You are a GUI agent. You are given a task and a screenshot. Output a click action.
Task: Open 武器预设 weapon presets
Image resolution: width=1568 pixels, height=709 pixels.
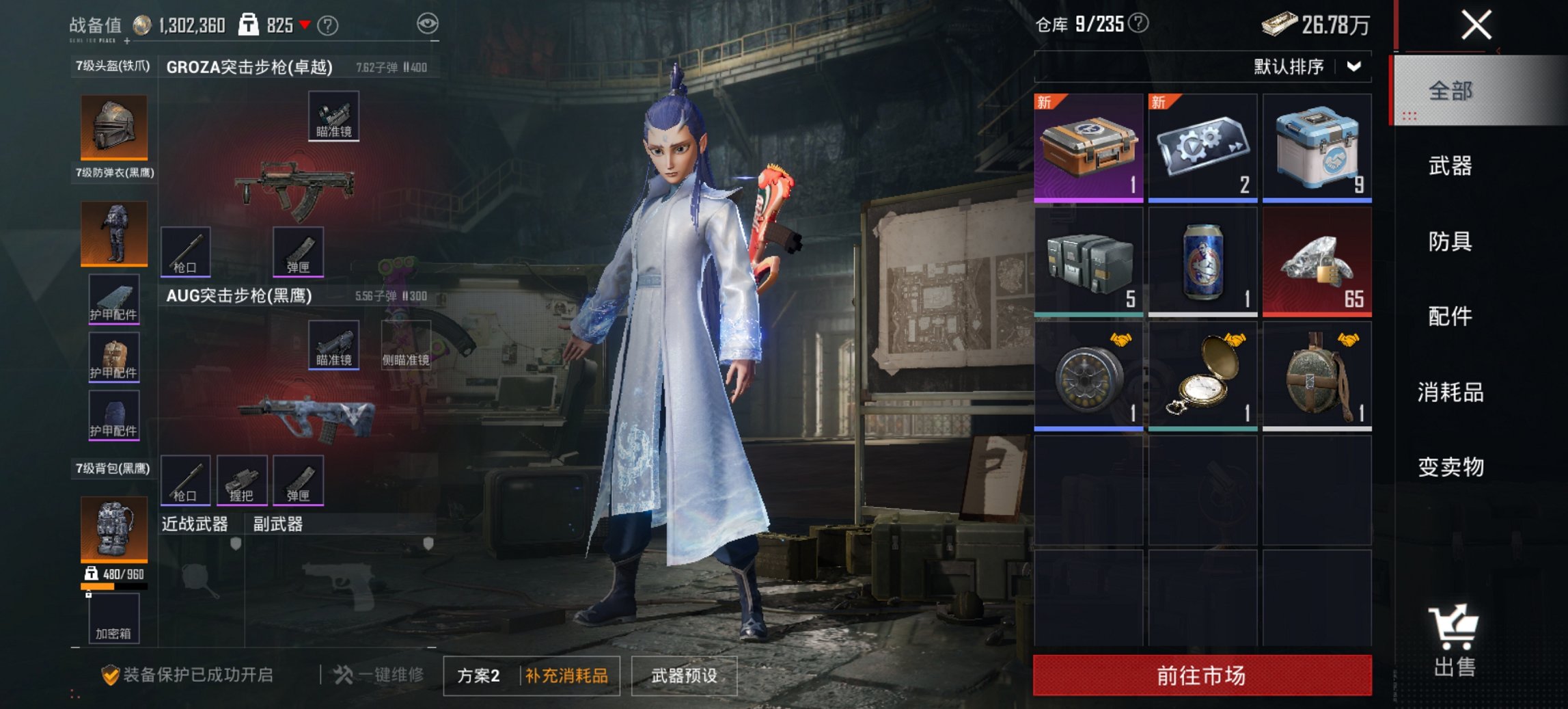click(x=685, y=675)
